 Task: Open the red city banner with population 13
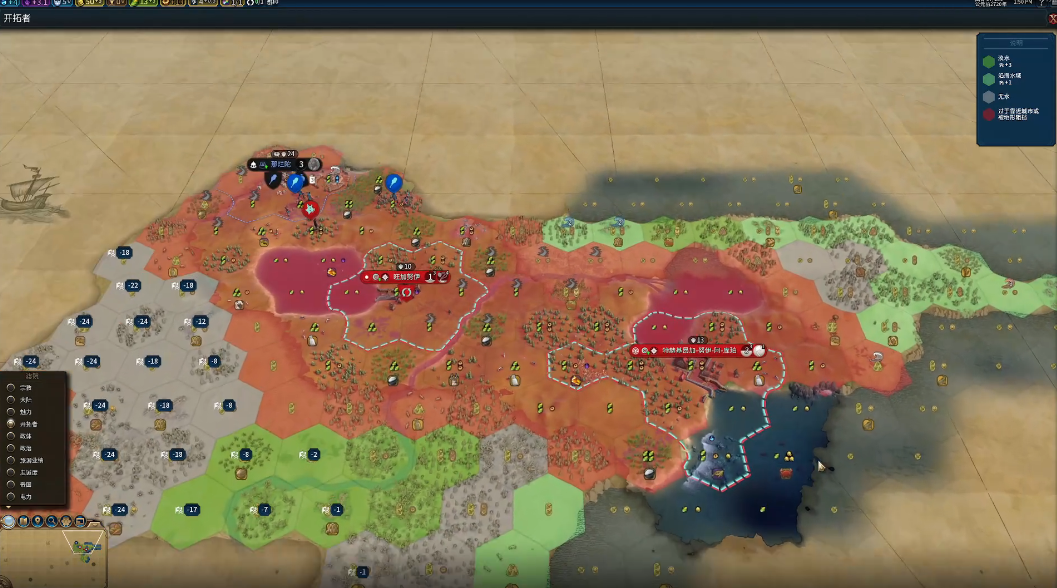click(x=698, y=351)
